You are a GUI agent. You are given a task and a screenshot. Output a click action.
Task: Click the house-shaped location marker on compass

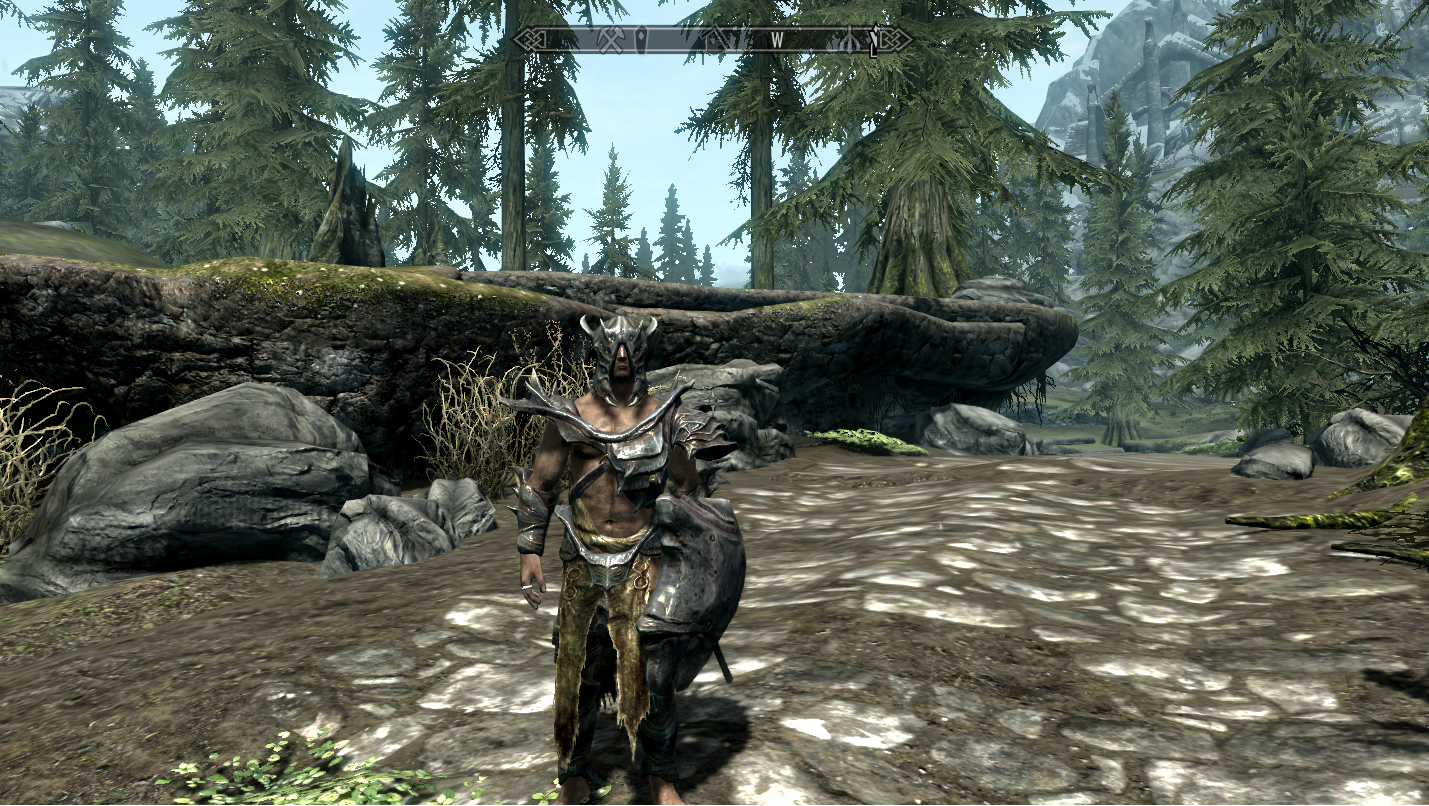(x=716, y=40)
